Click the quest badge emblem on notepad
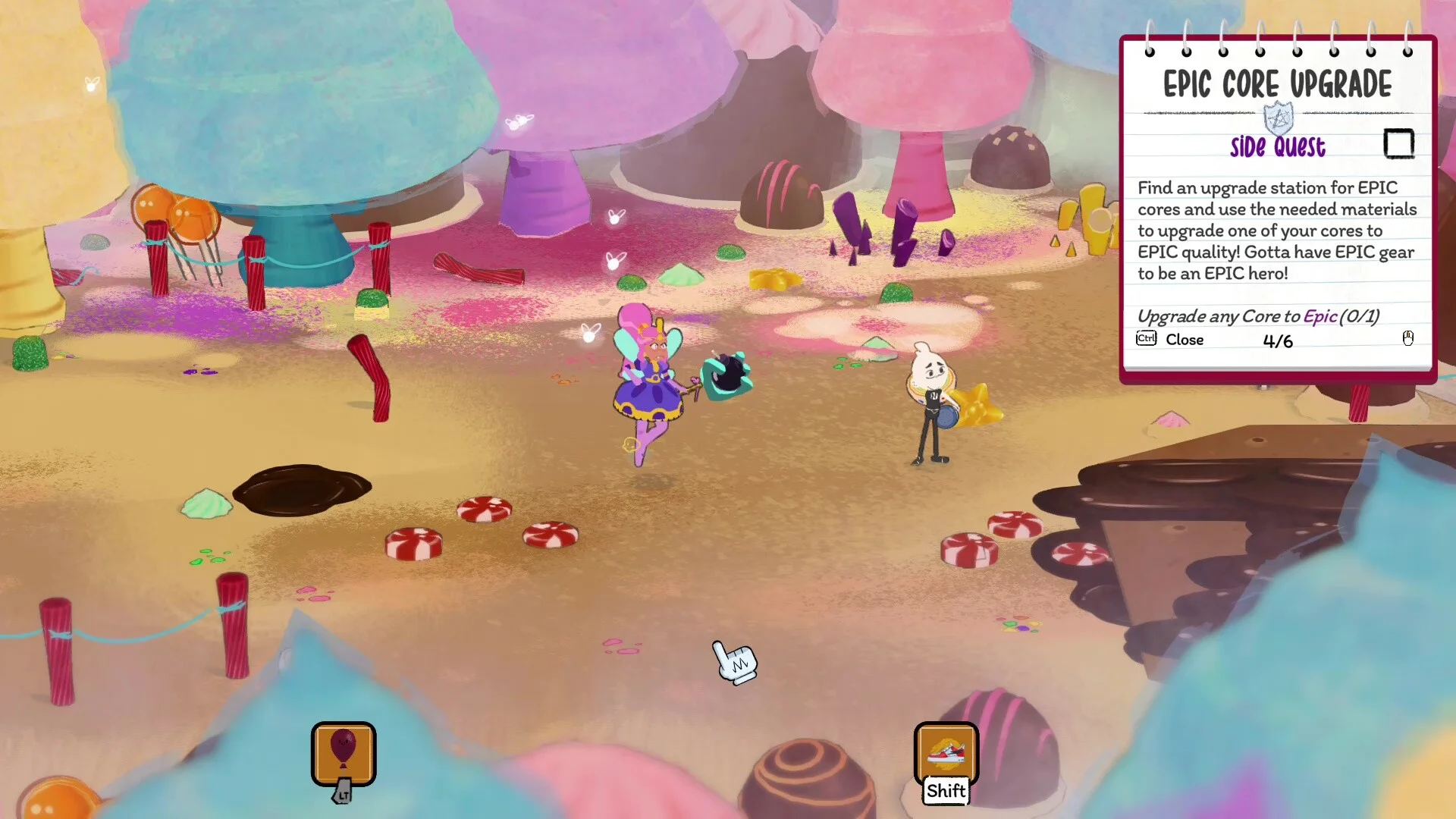 (1279, 119)
